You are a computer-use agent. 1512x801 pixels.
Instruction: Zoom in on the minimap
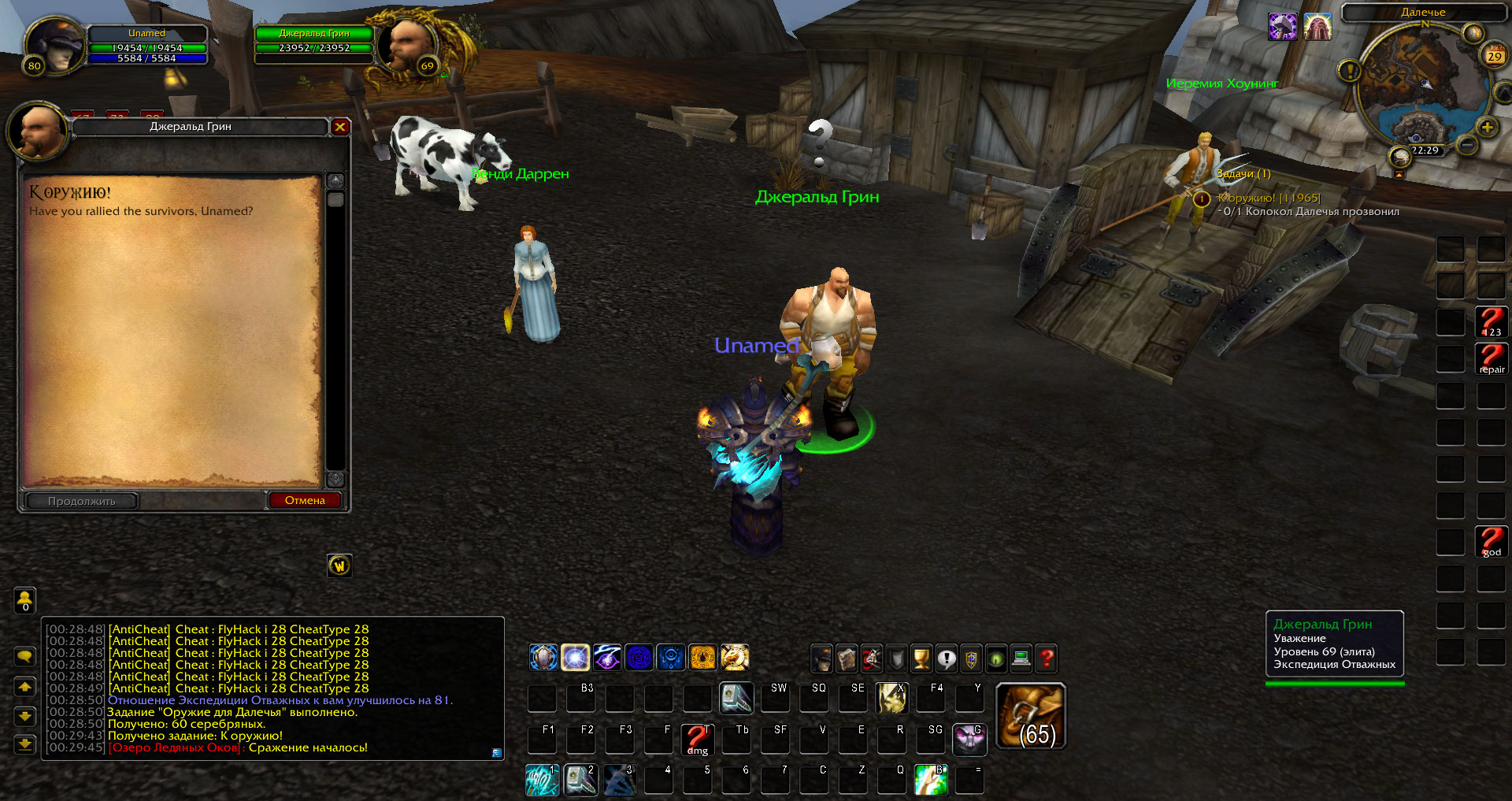[1487, 128]
